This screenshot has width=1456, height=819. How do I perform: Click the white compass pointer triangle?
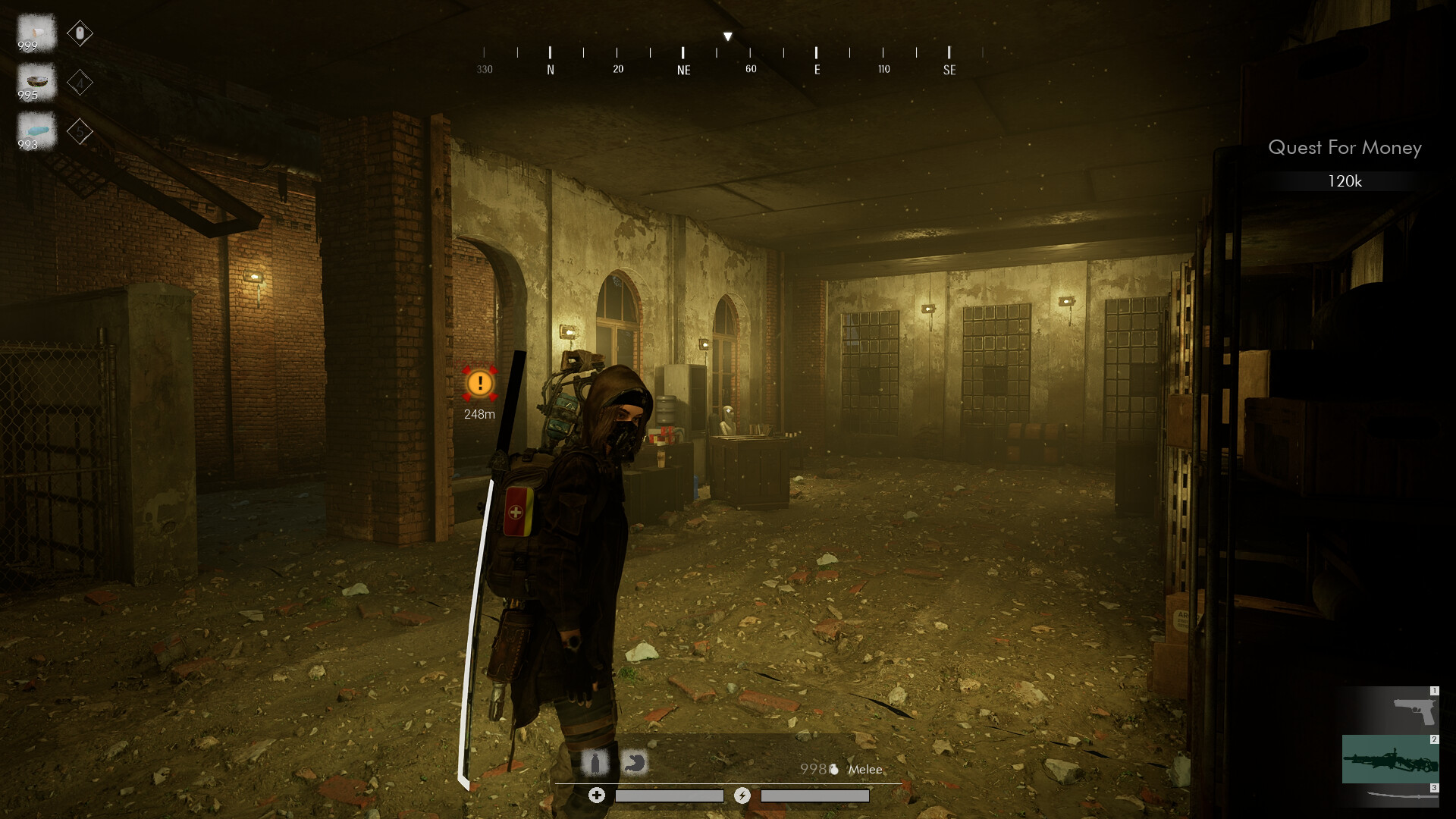pos(727,35)
